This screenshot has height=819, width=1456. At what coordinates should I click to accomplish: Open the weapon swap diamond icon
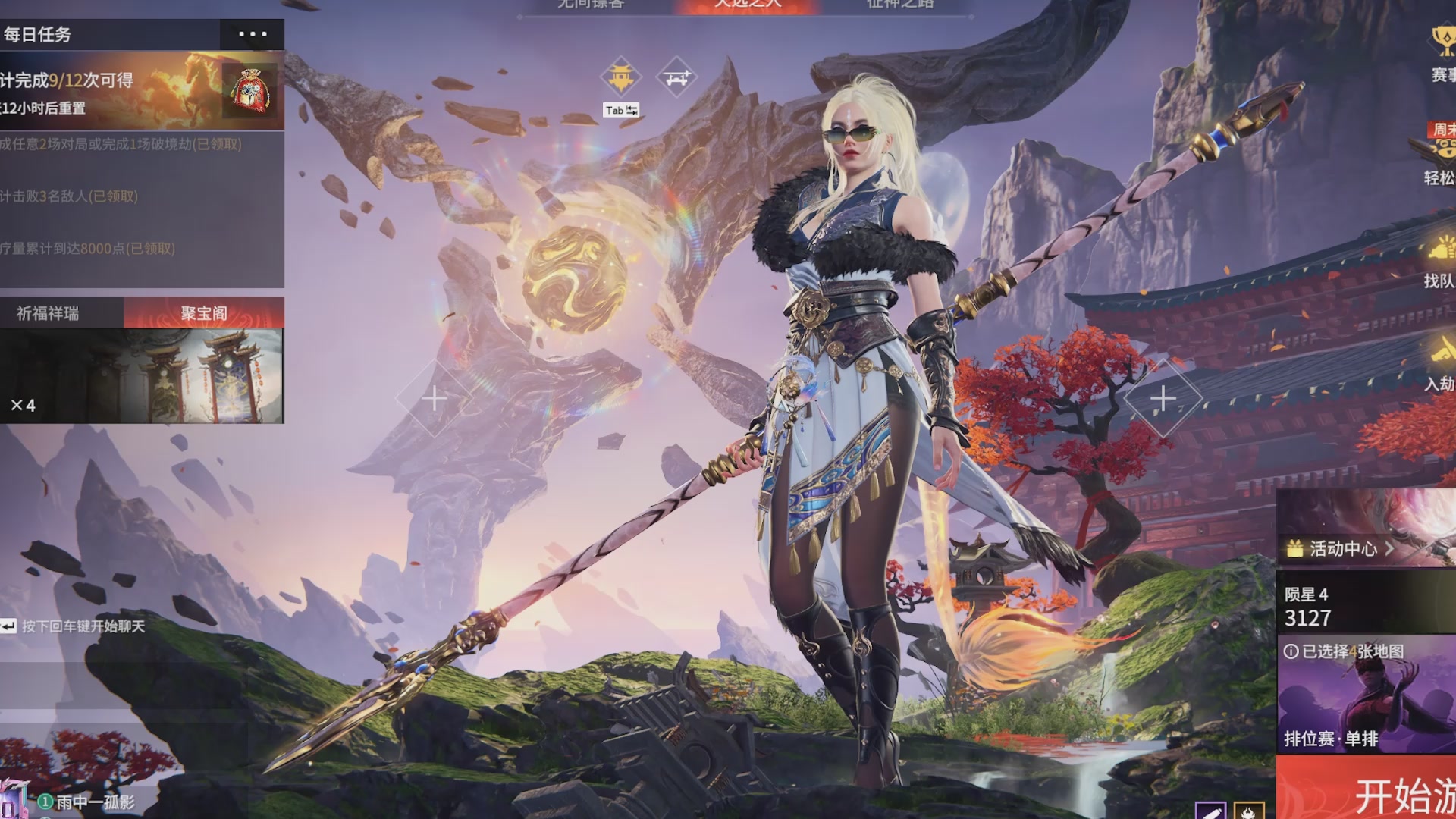pyautogui.click(x=676, y=77)
